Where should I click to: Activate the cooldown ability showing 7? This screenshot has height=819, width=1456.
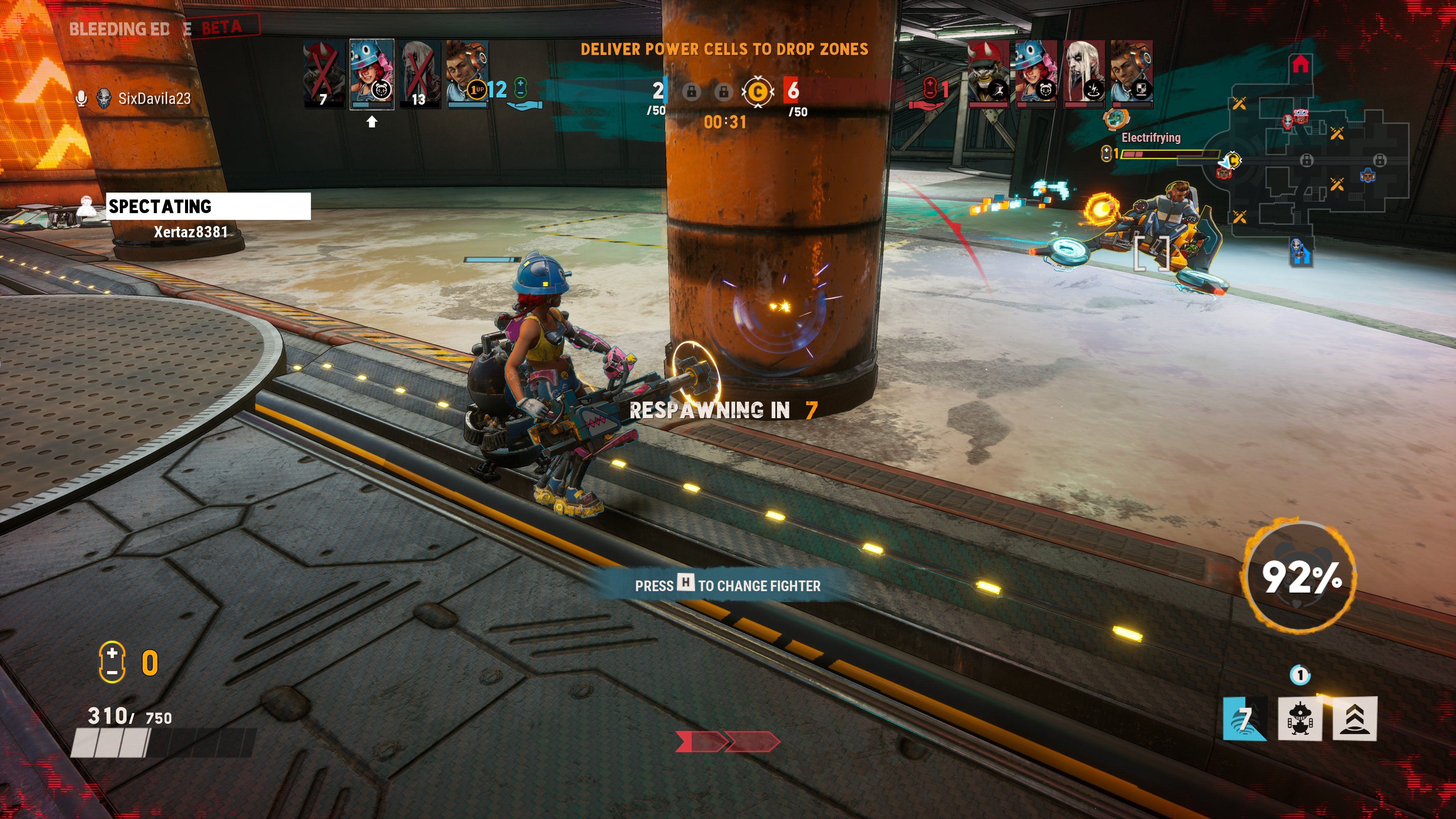[x=1244, y=719]
